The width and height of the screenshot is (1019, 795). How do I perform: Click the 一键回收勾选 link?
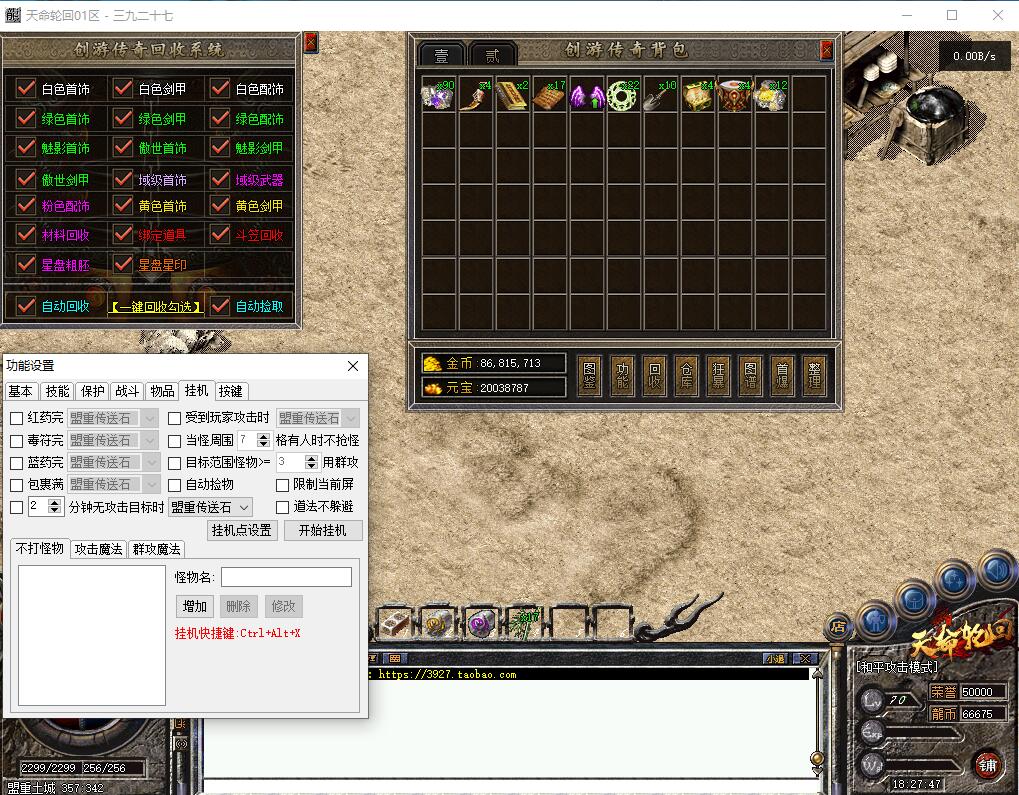tap(156, 307)
